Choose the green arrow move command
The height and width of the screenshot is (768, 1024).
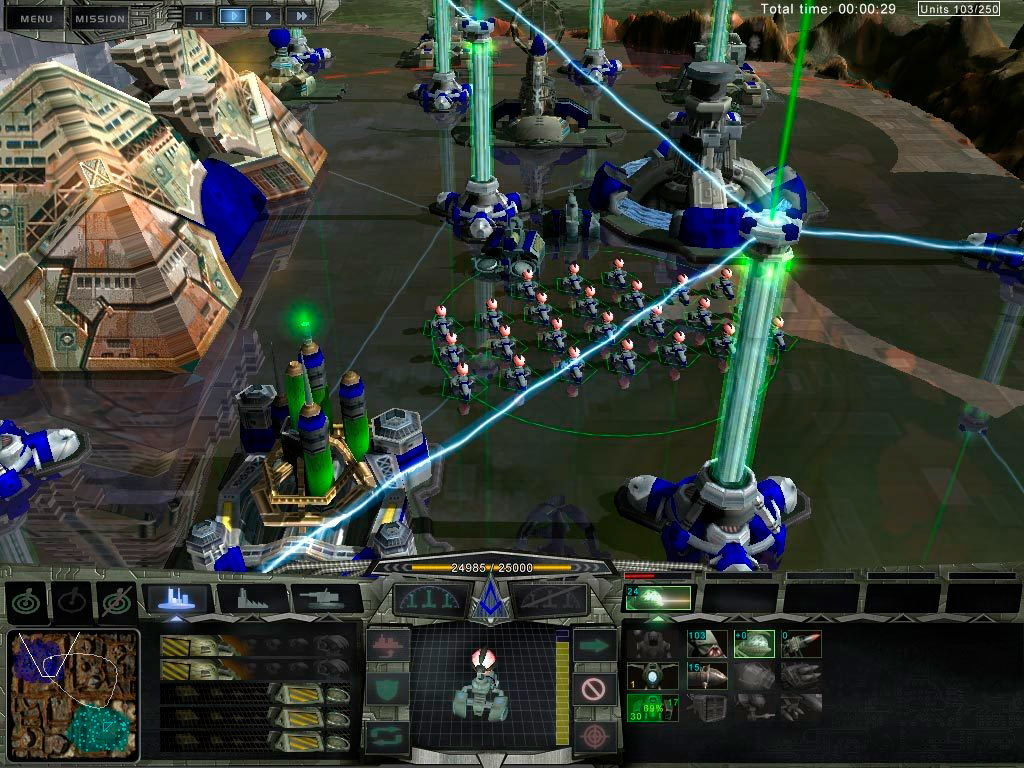click(x=594, y=645)
